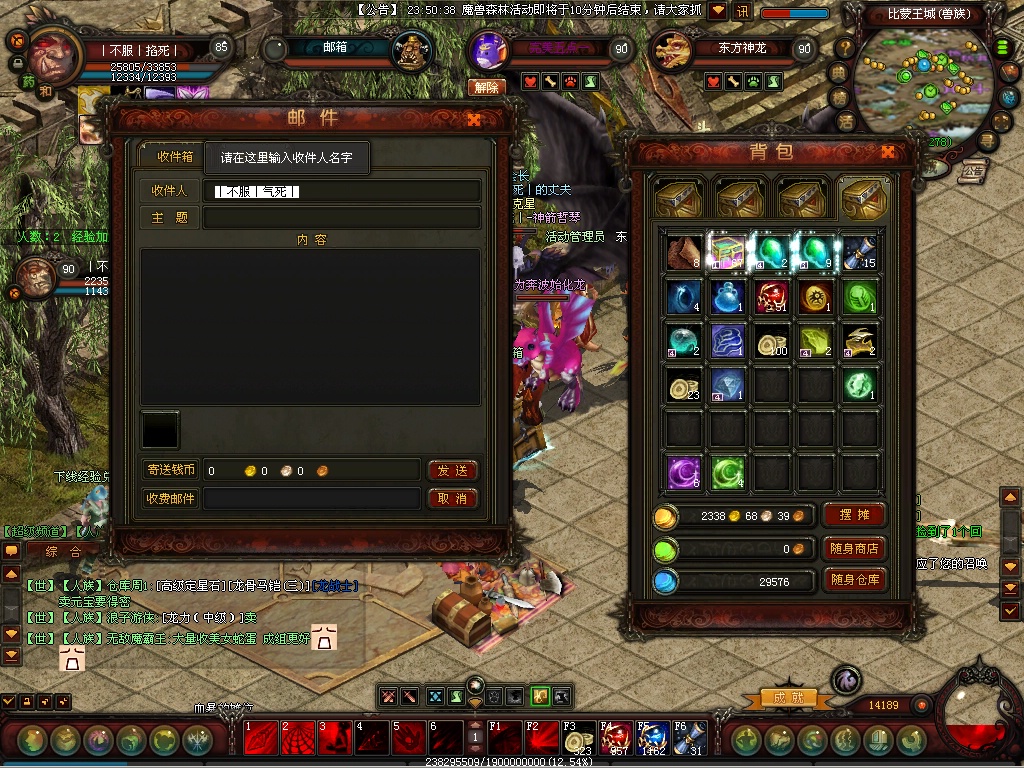Screen dimensions: 1024x768
Task: Select the 收件人 recipient name field
Action: (x=342, y=191)
